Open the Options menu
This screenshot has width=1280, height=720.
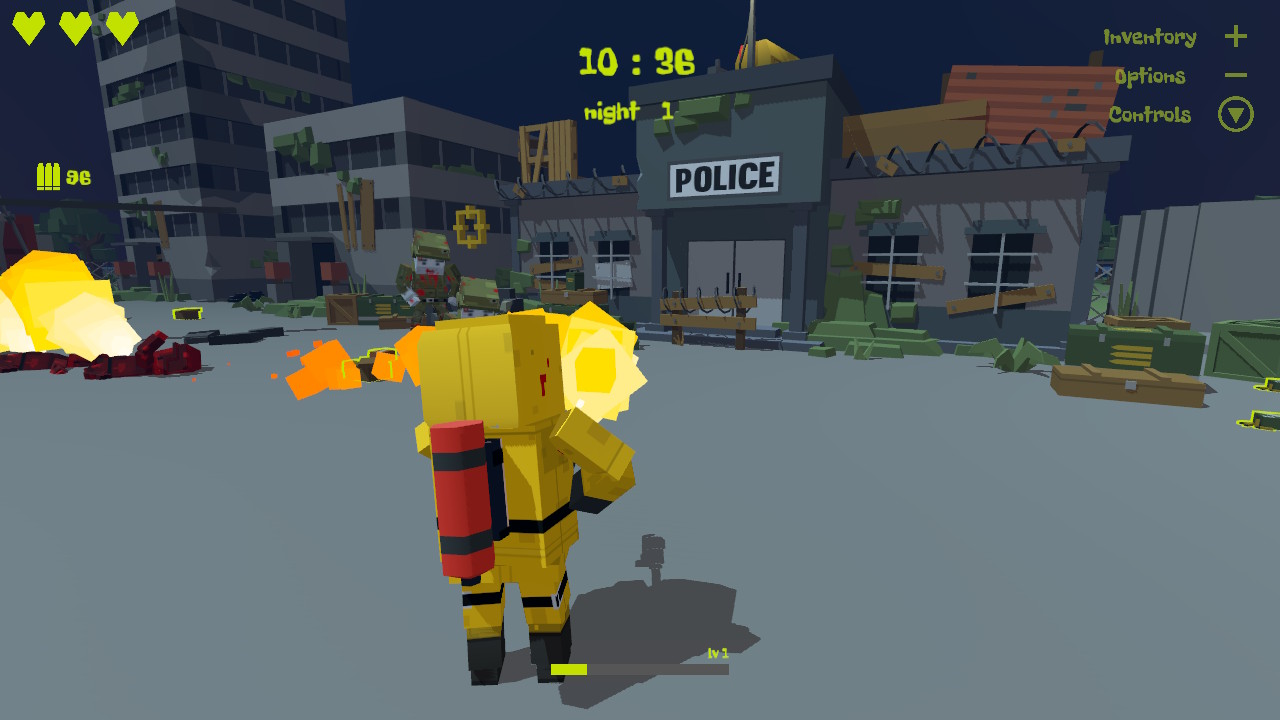(1152, 76)
